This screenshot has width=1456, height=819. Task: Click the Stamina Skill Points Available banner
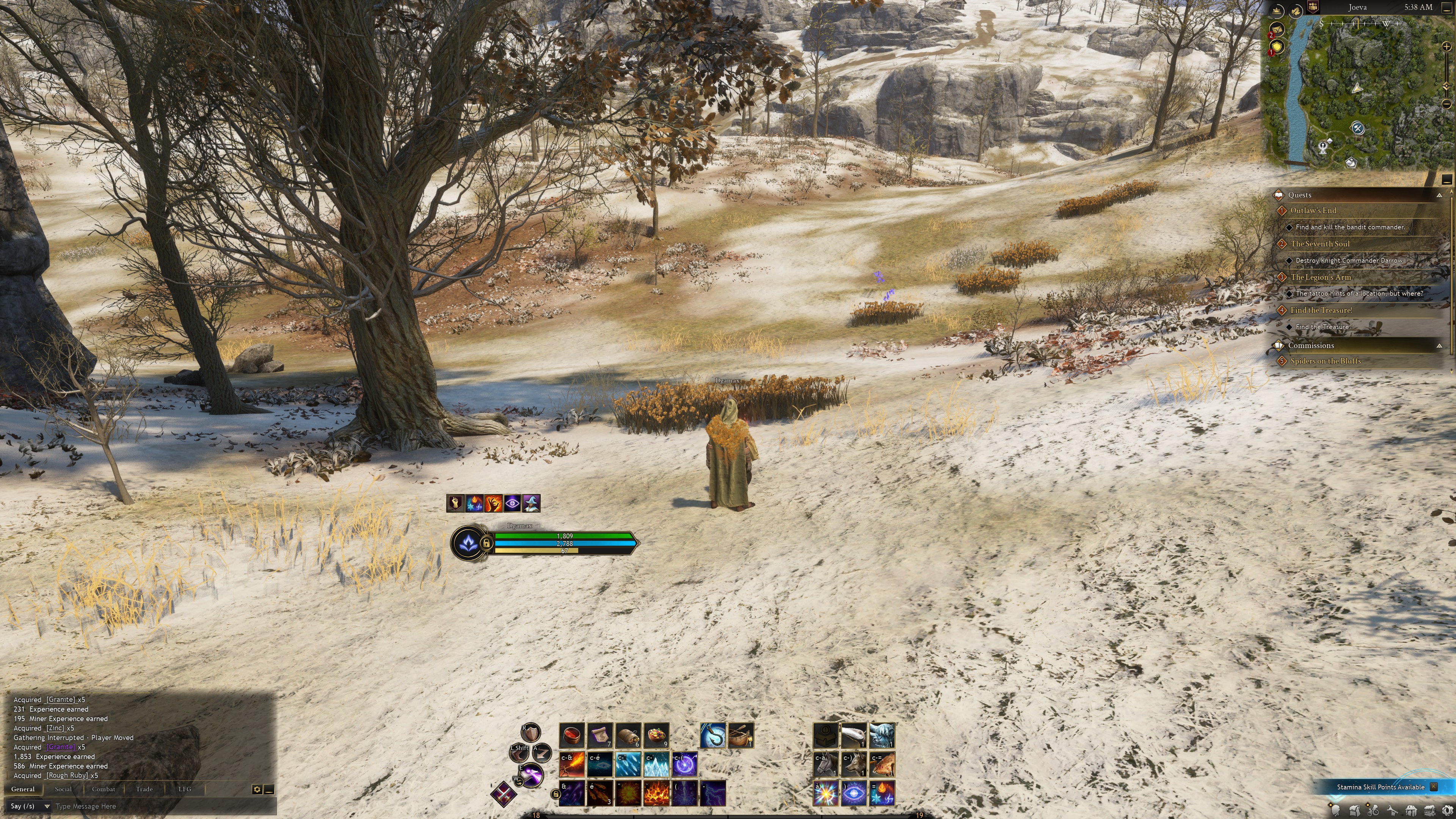coord(1380,787)
